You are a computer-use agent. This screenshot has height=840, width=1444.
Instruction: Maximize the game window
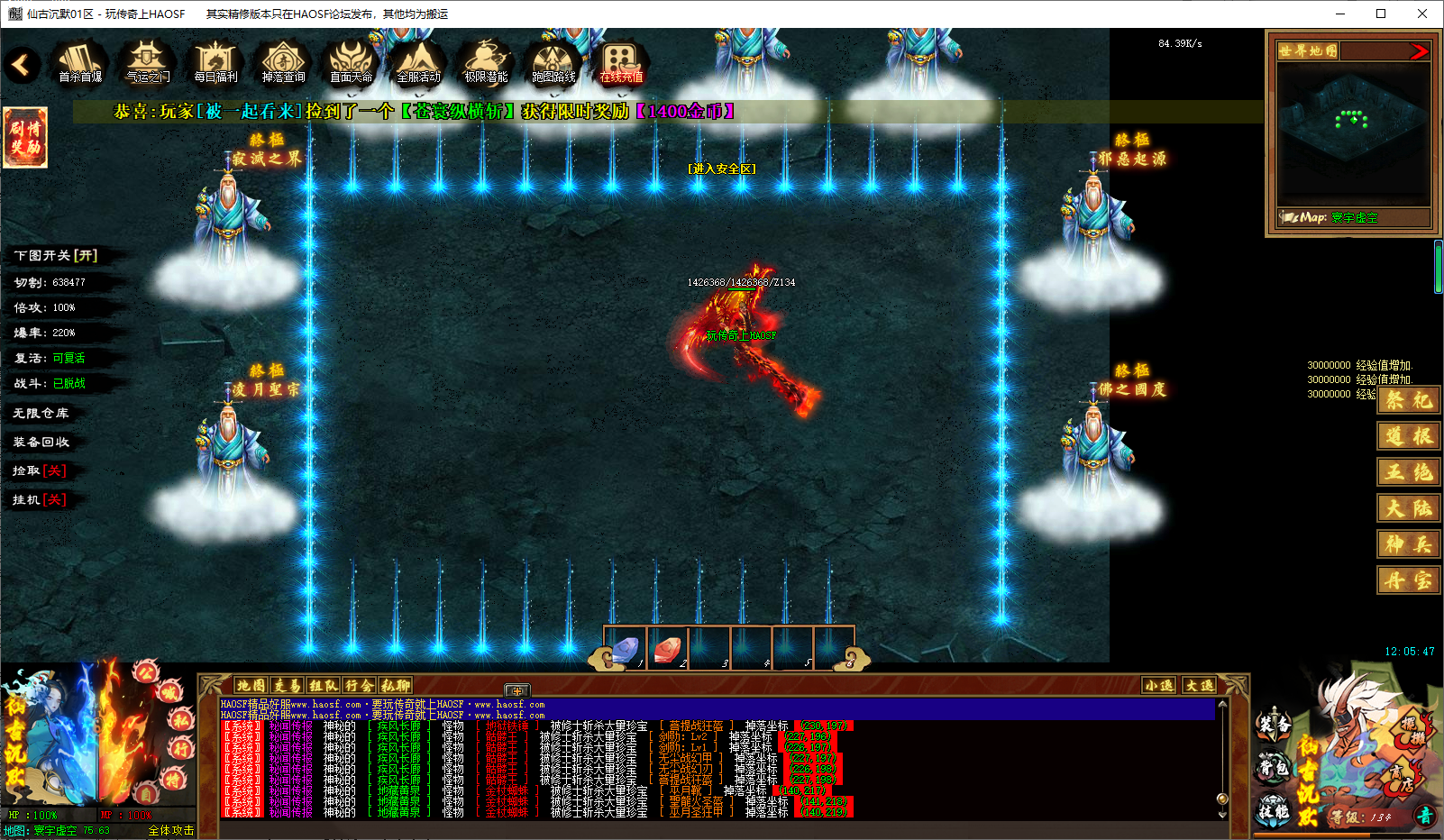pyautogui.click(x=1380, y=14)
